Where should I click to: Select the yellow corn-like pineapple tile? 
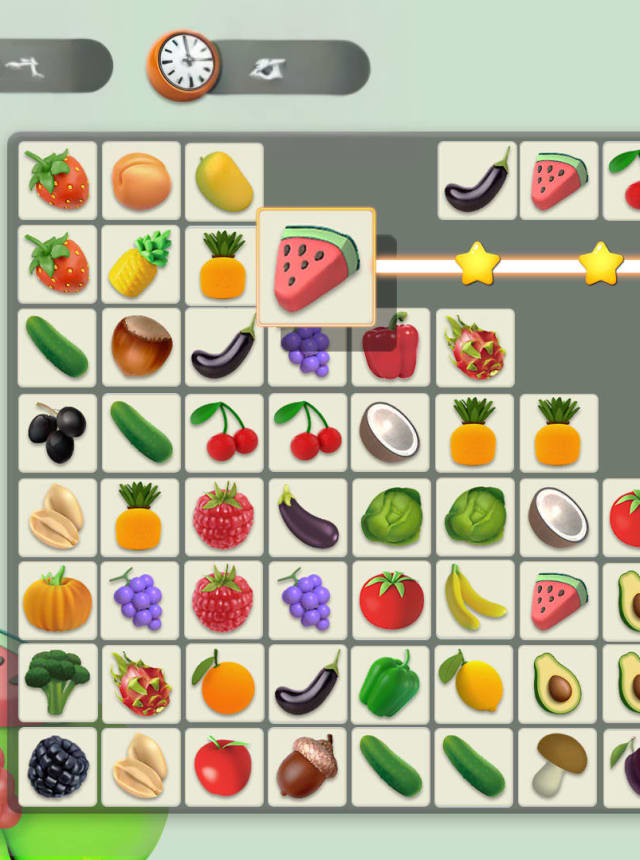(x=141, y=265)
